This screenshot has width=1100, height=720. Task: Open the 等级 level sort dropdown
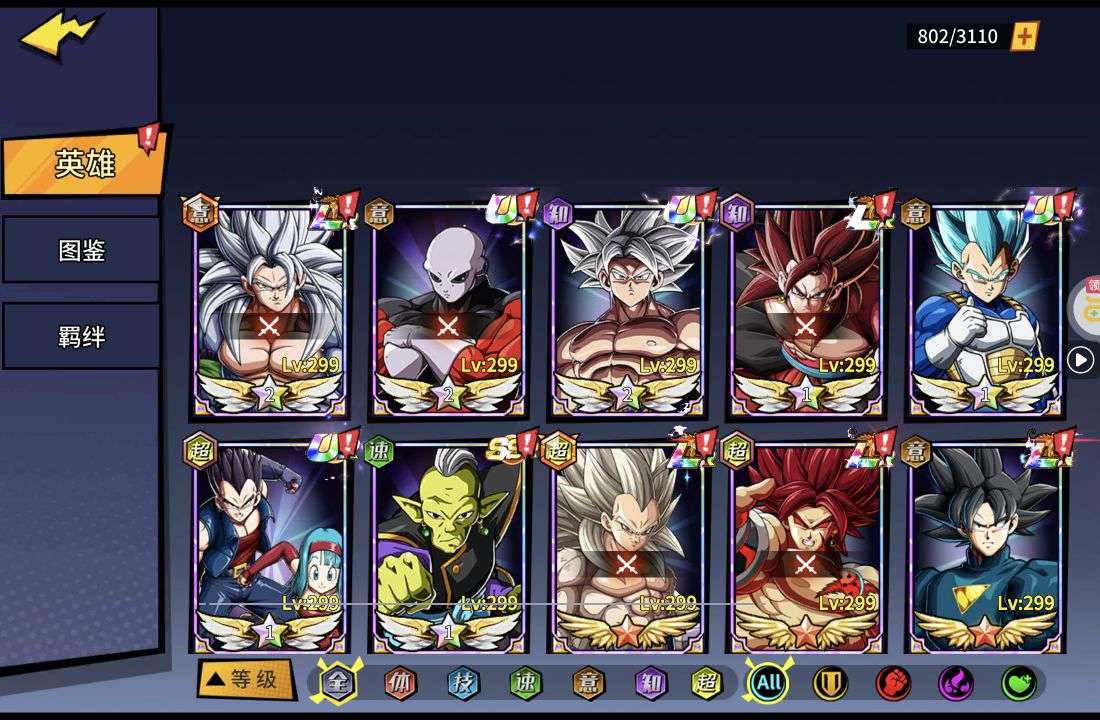(245, 680)
